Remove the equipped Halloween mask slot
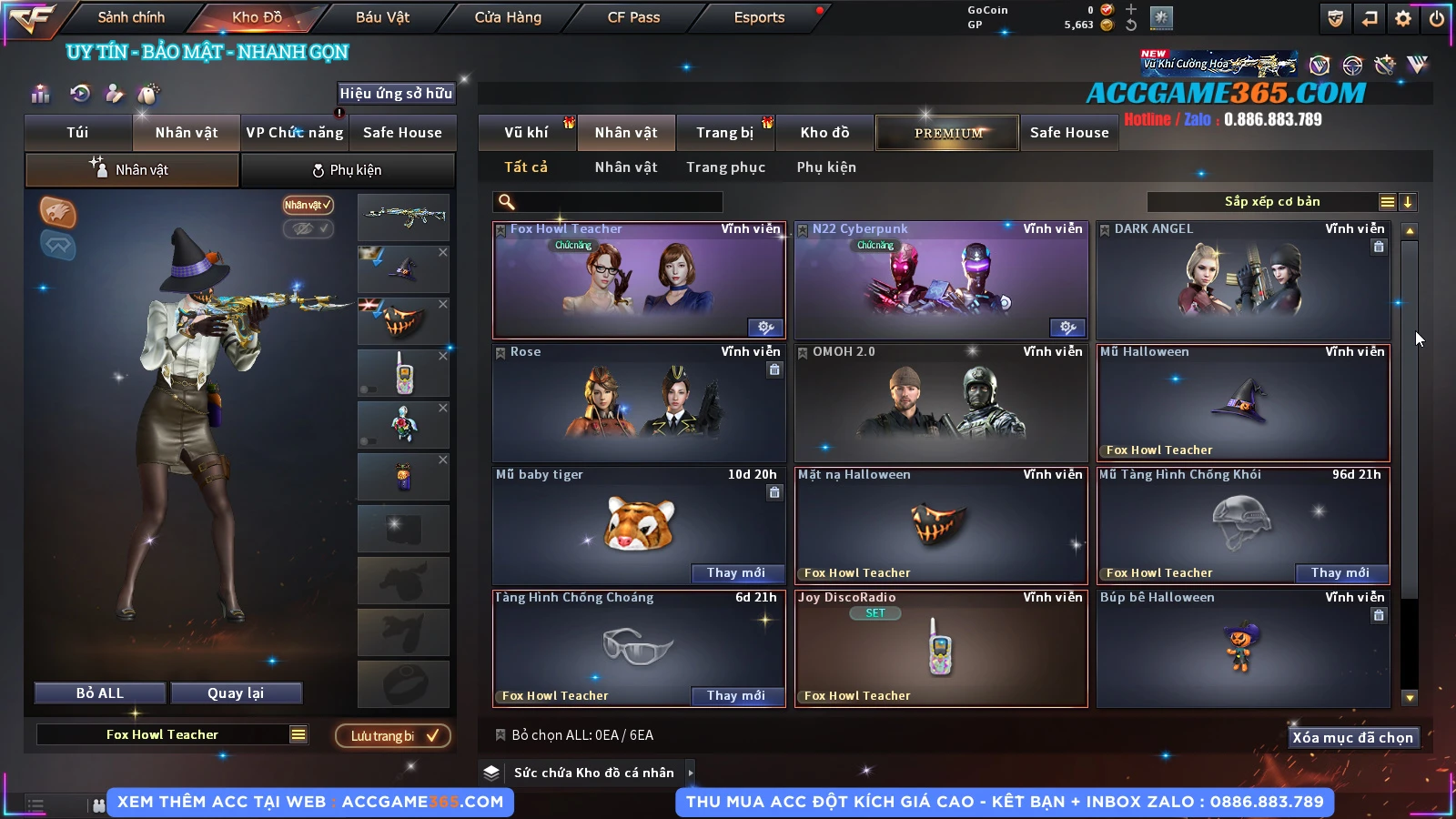 tap(443, 305)
